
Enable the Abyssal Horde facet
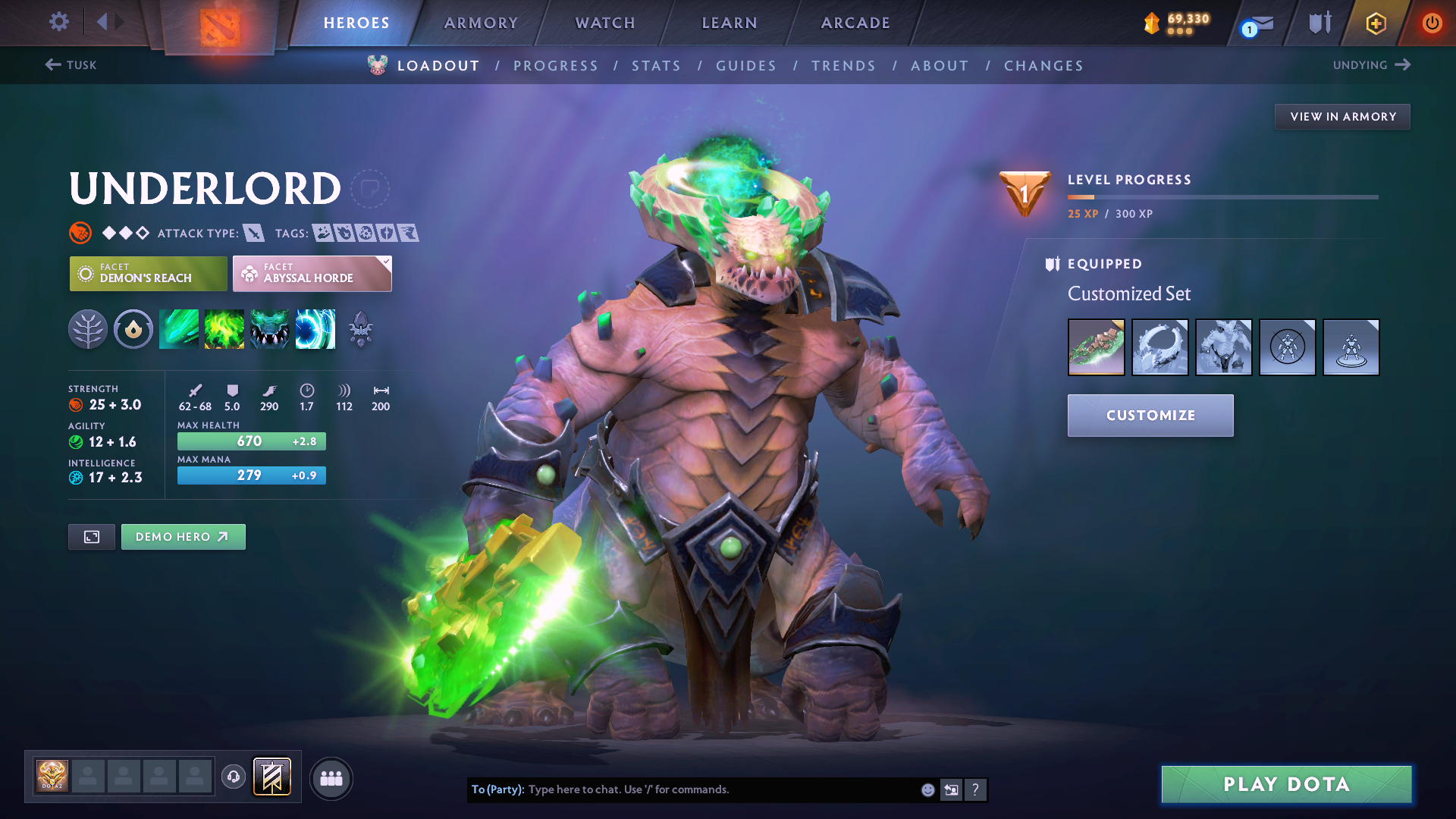312,273
